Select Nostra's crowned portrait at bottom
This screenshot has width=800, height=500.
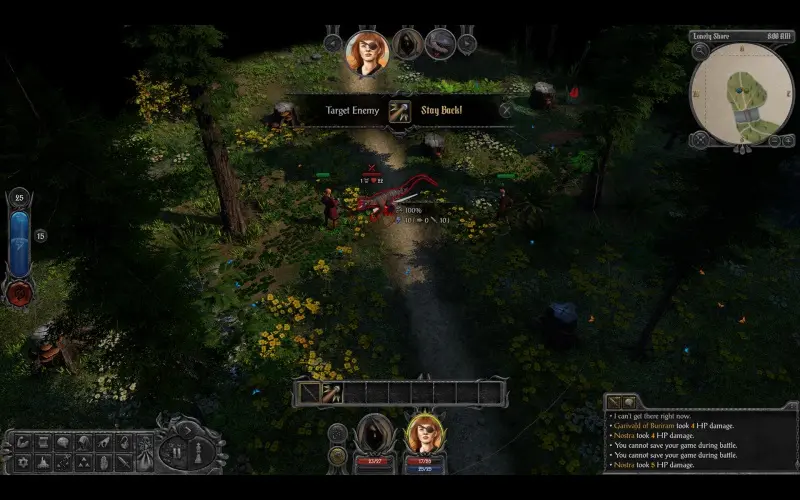click(x=425, y=437)
